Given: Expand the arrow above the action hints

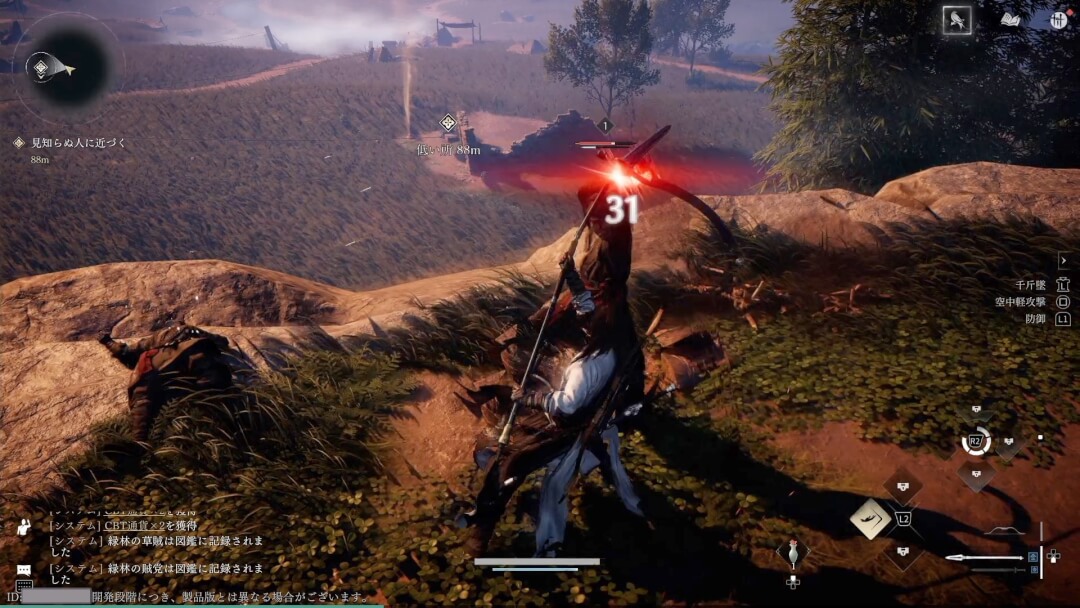Looking at the screenshot, I should [1063, 260].
